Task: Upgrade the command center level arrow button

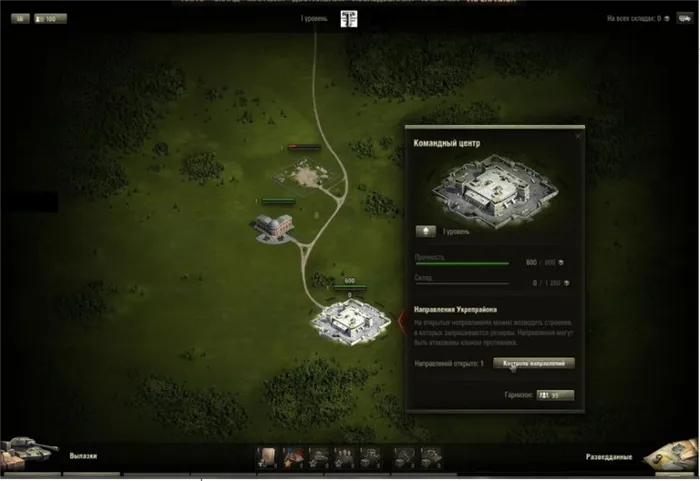Action: pos(426,231)
